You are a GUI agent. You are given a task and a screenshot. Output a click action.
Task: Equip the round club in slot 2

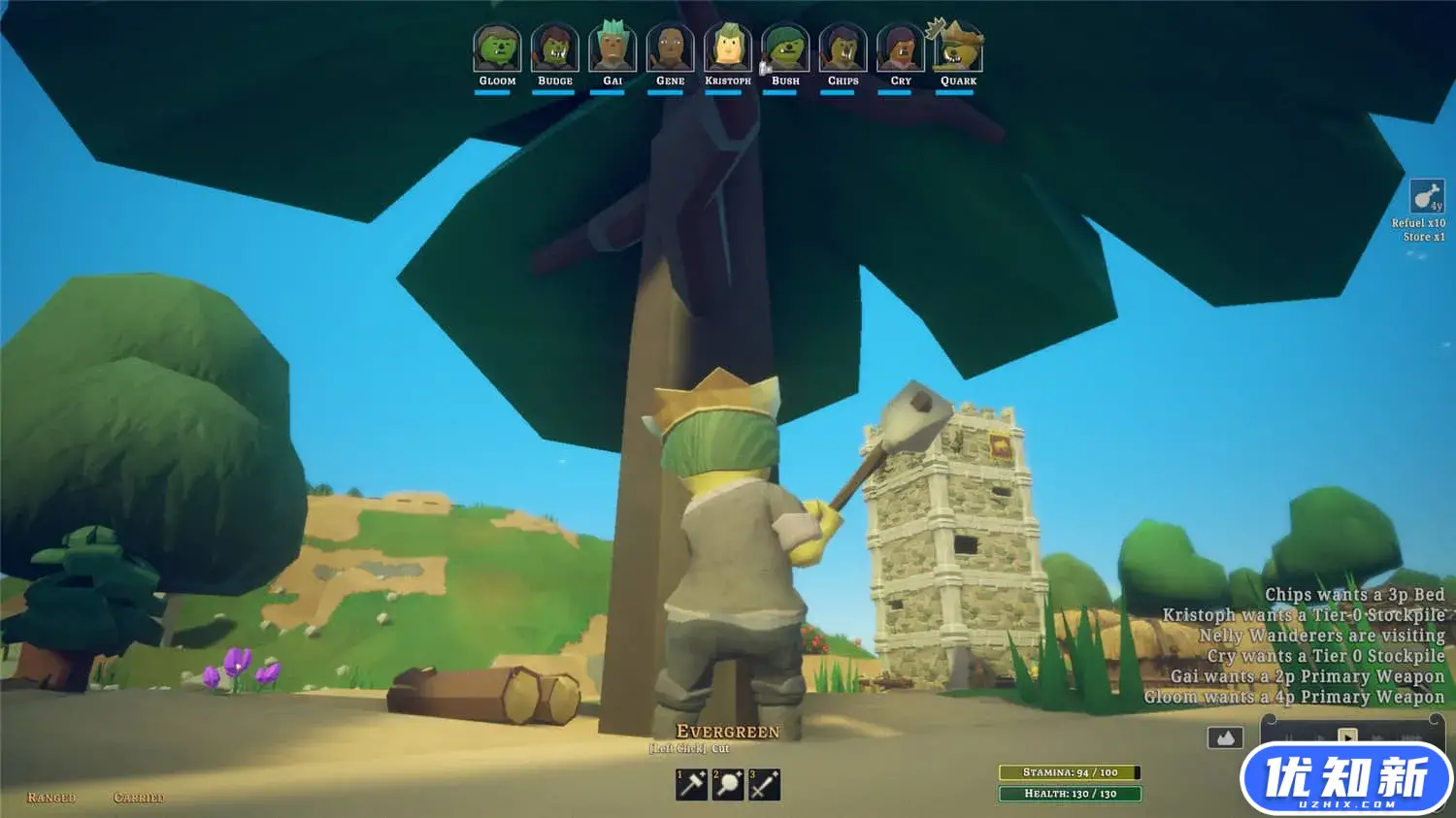click(728, 784)
